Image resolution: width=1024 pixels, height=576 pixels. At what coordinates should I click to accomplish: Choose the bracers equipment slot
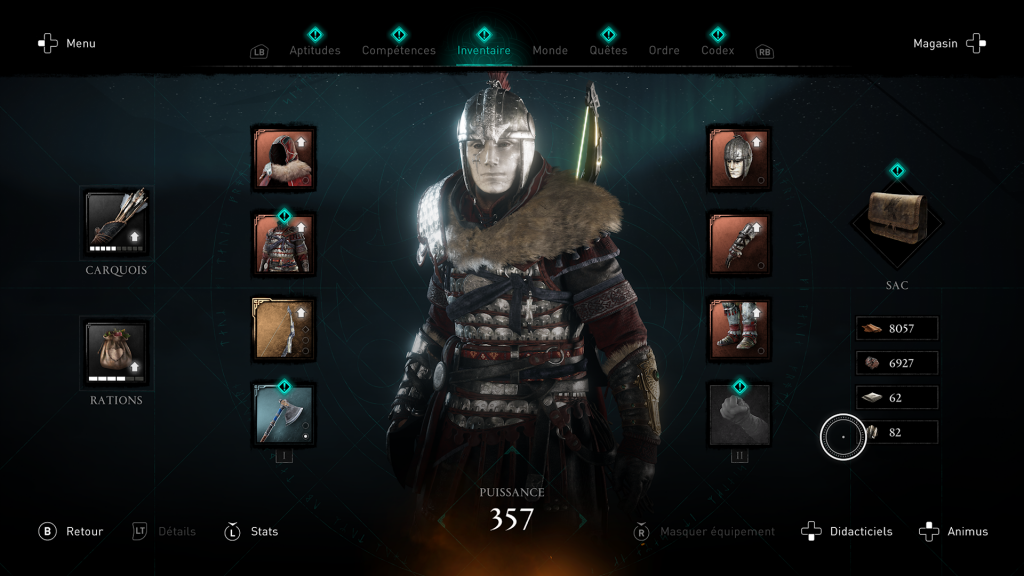(739, 244)
